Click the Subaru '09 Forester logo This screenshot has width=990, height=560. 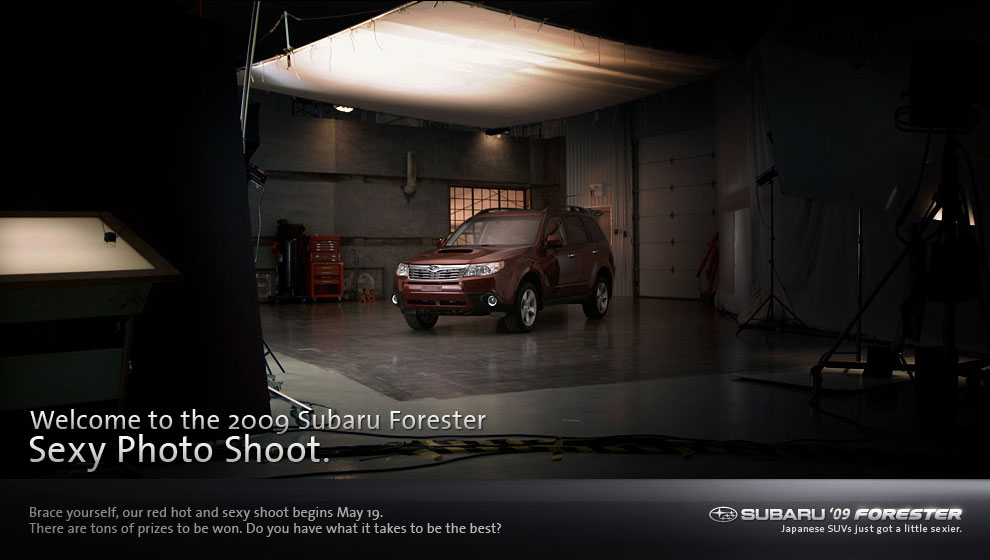pyautogui.click(x=835, y=514)
